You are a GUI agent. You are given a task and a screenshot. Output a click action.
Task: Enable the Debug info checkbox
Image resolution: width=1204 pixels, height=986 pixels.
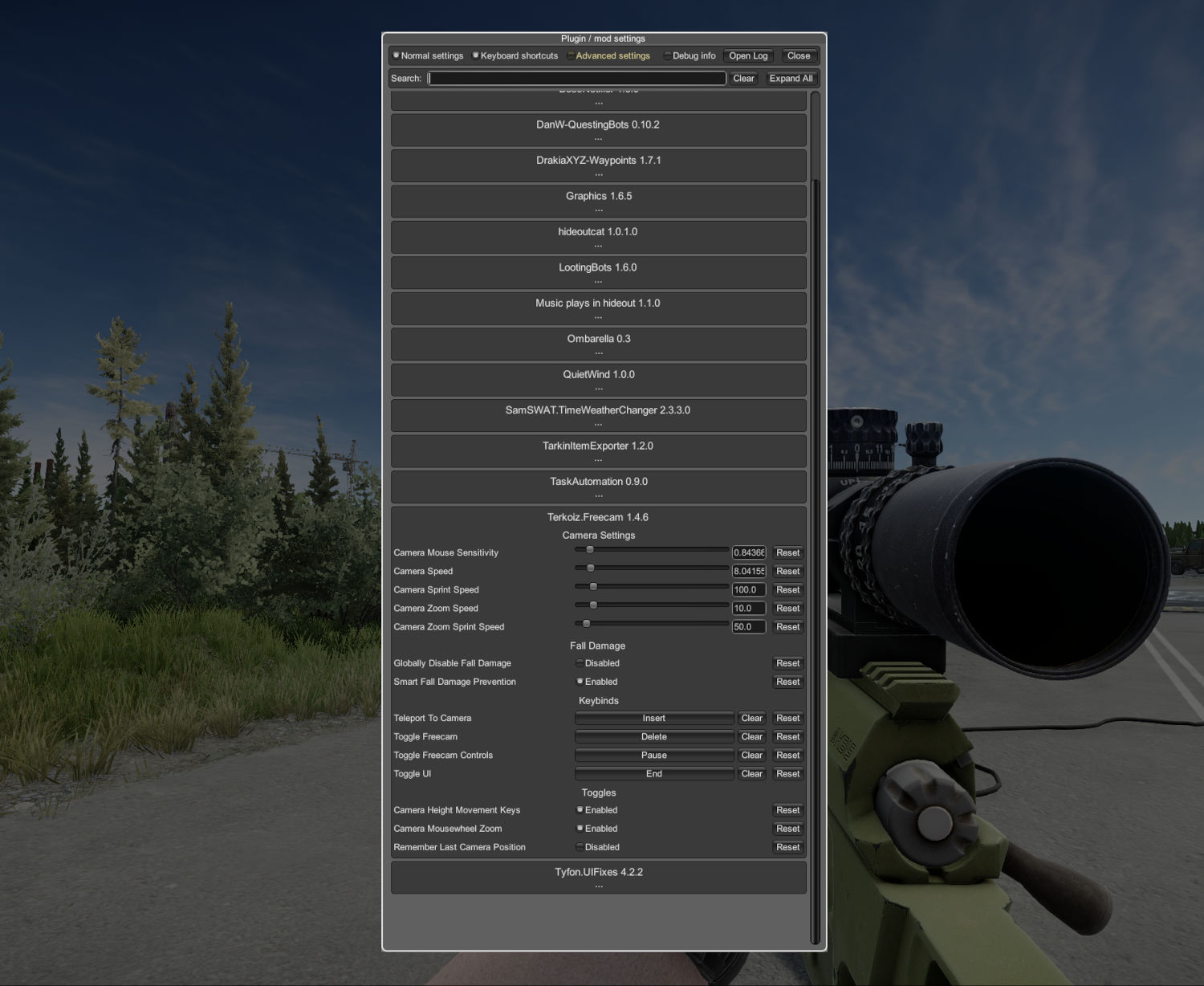coord(668,55)
